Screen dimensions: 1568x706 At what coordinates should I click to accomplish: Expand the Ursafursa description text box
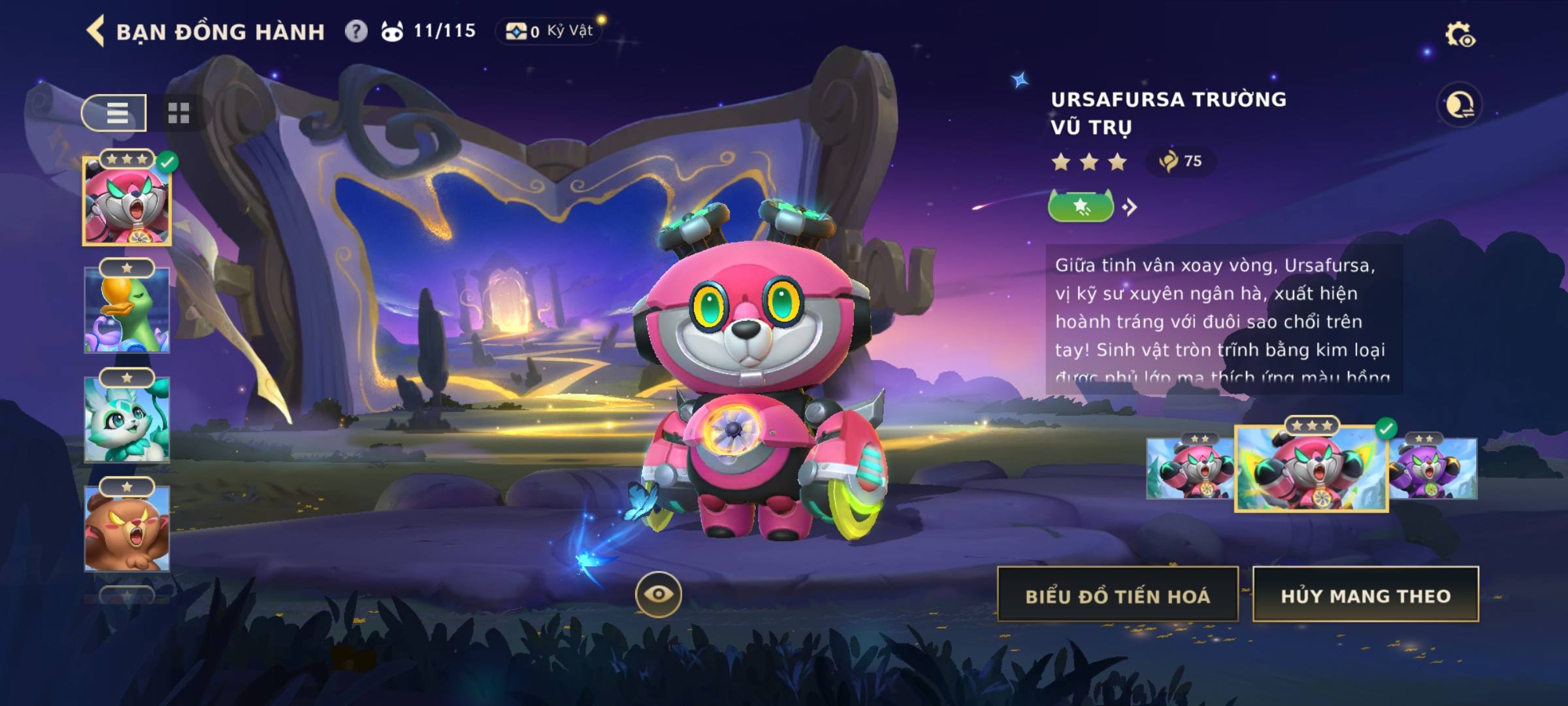[x=1223, y=319]
